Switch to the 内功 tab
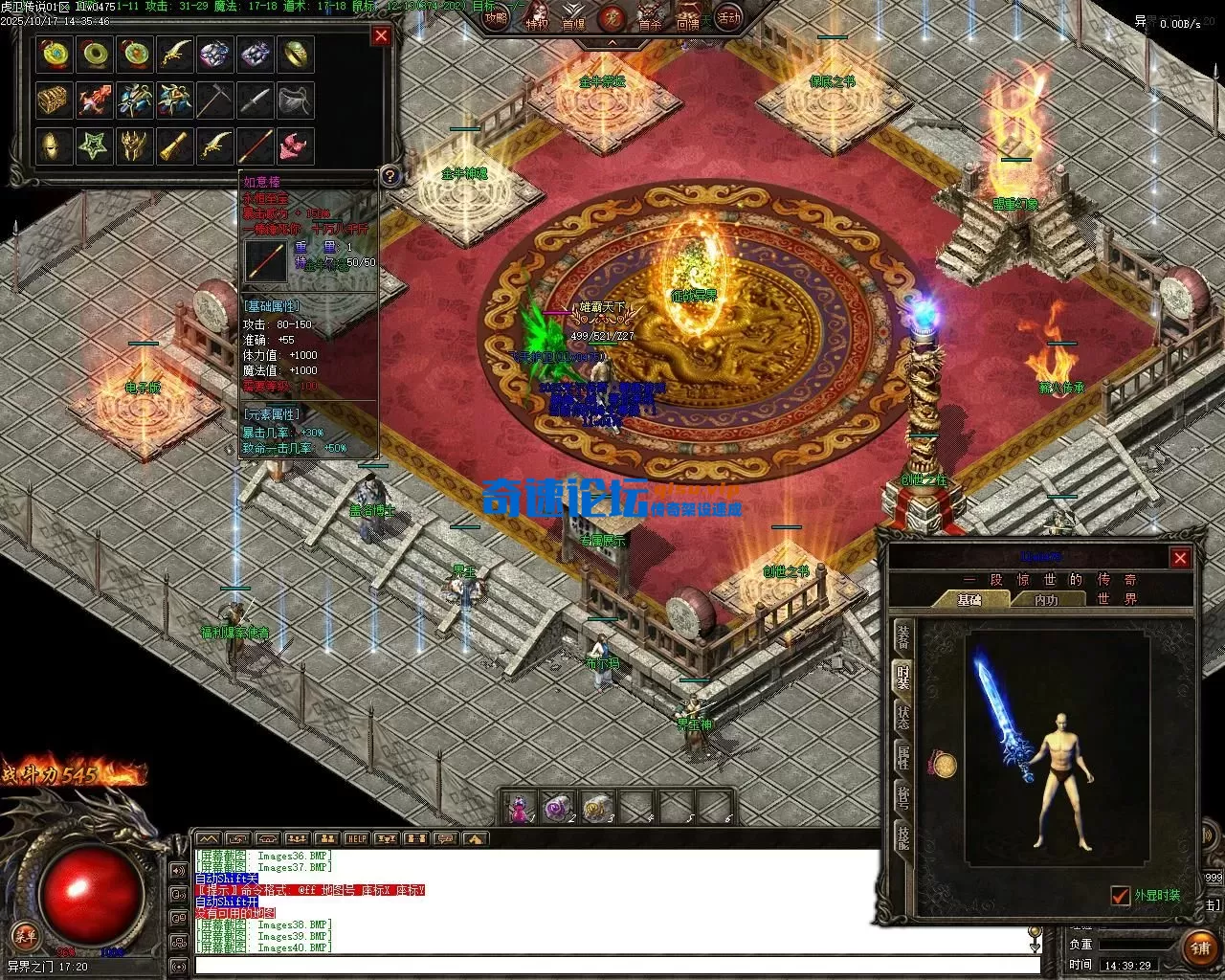 coord(1046,600)
